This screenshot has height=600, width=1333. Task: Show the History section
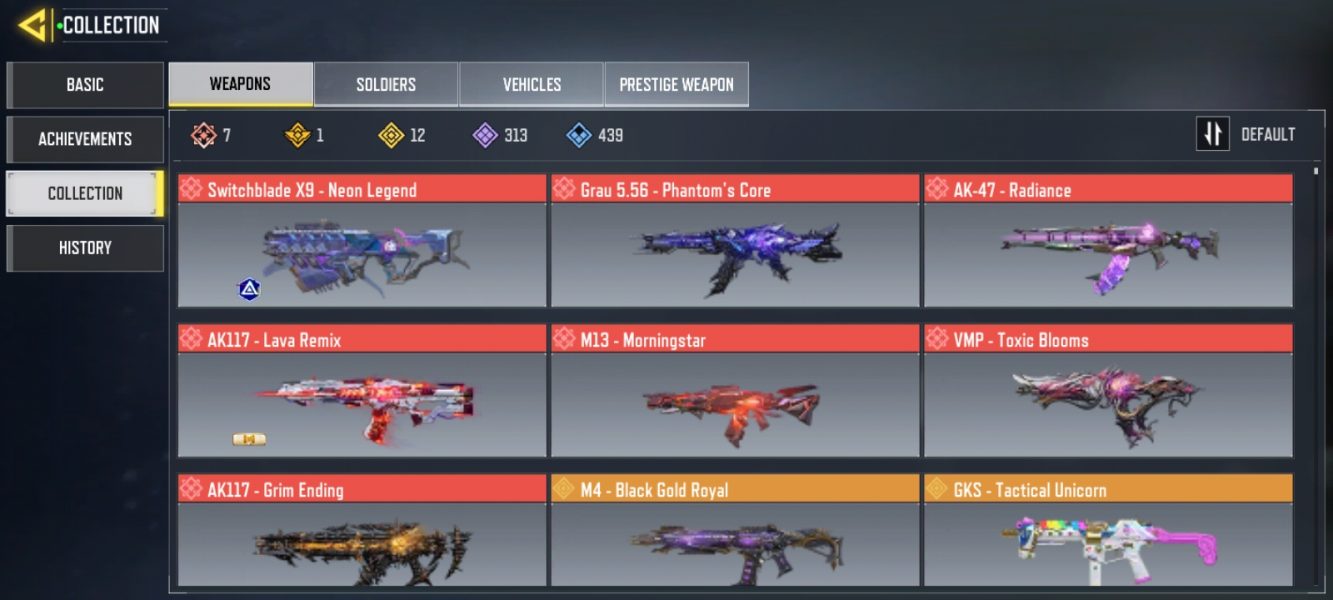(x=85, y=248)
